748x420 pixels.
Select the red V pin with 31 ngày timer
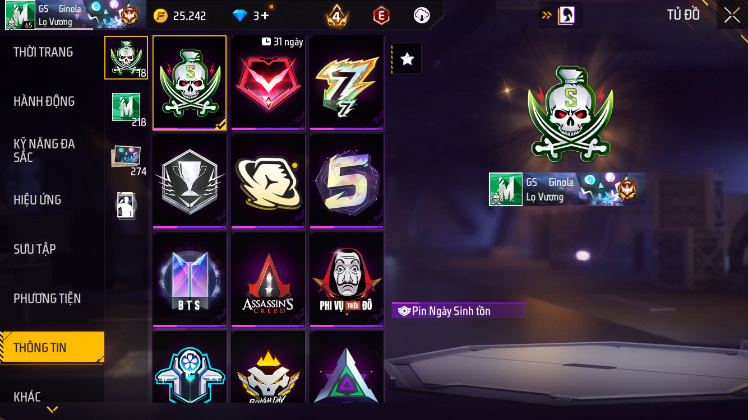point(268,82)
